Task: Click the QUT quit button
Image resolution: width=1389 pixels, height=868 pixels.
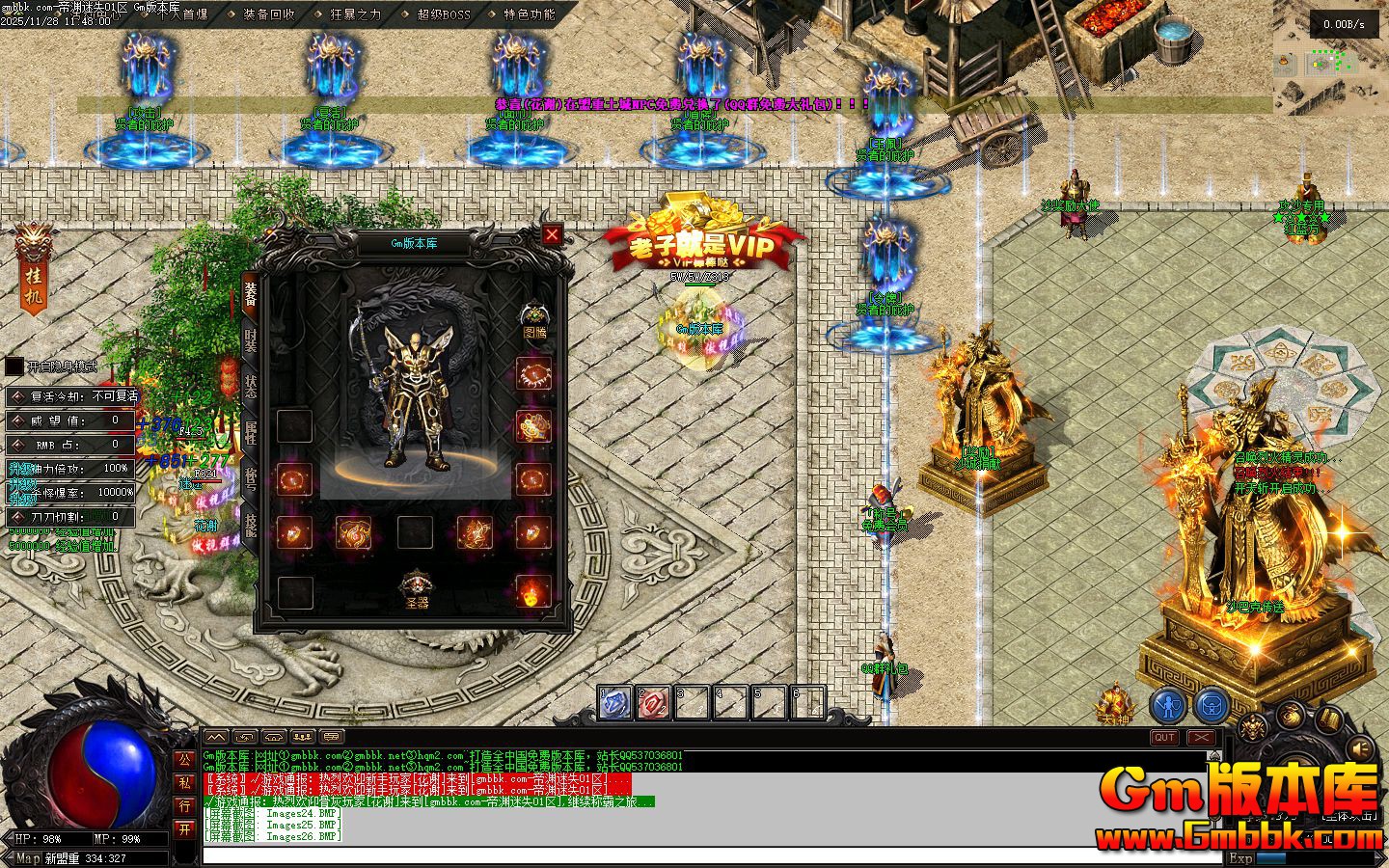Action: pyautogui.click(x=1164, y=738)
